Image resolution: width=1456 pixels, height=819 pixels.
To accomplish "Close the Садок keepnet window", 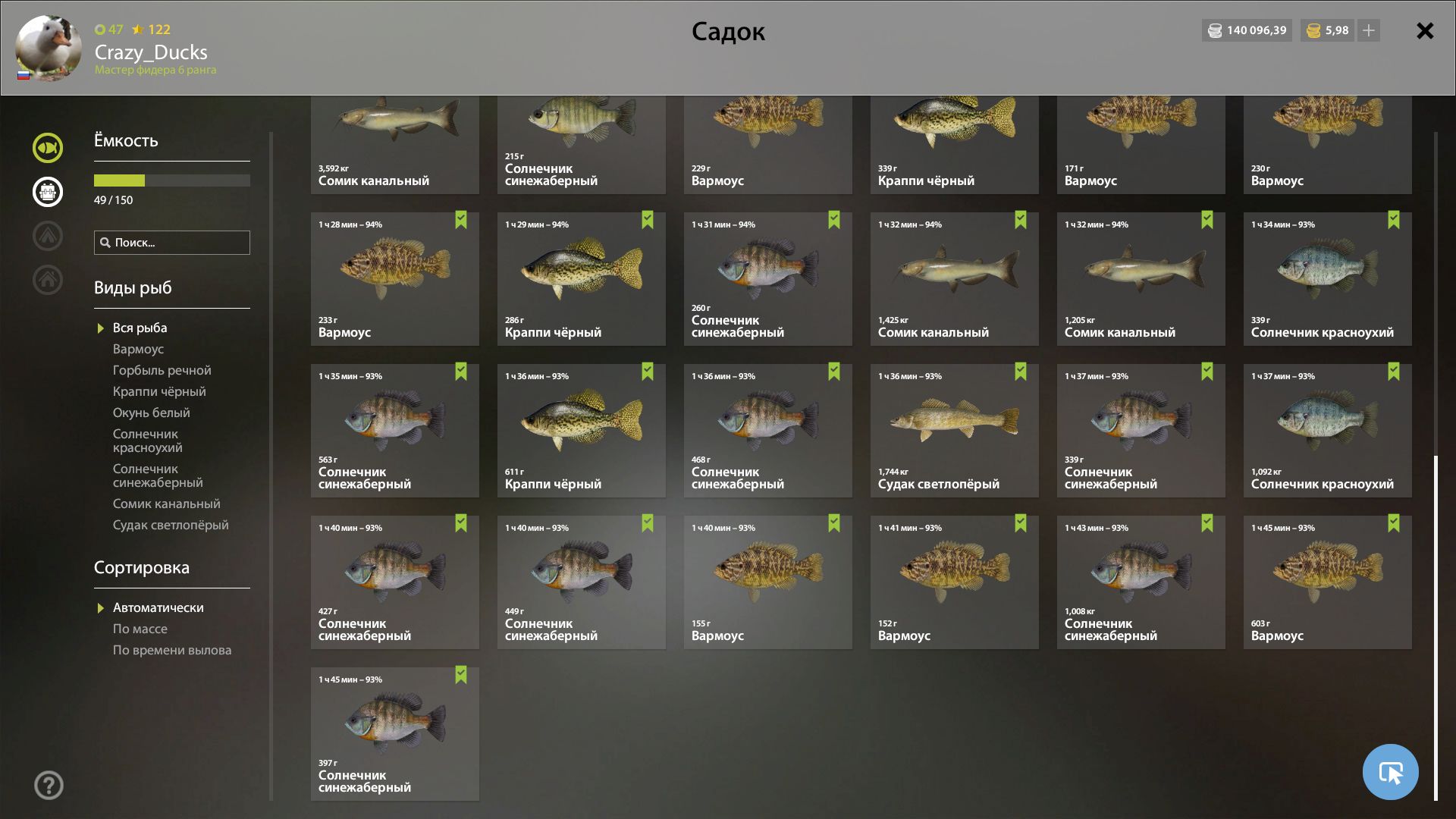I will (x=1425, y=31).
